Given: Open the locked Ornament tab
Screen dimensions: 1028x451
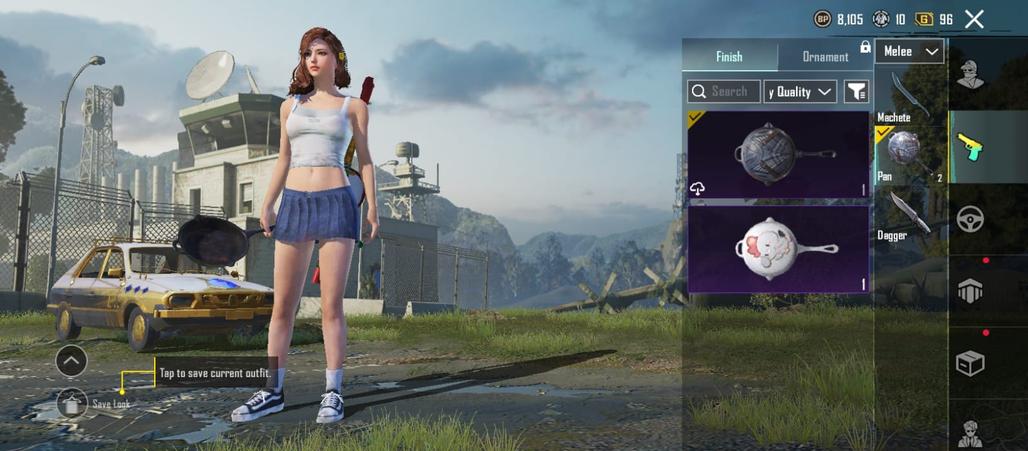Looking at the screenshot, I should tap(826, 57).
